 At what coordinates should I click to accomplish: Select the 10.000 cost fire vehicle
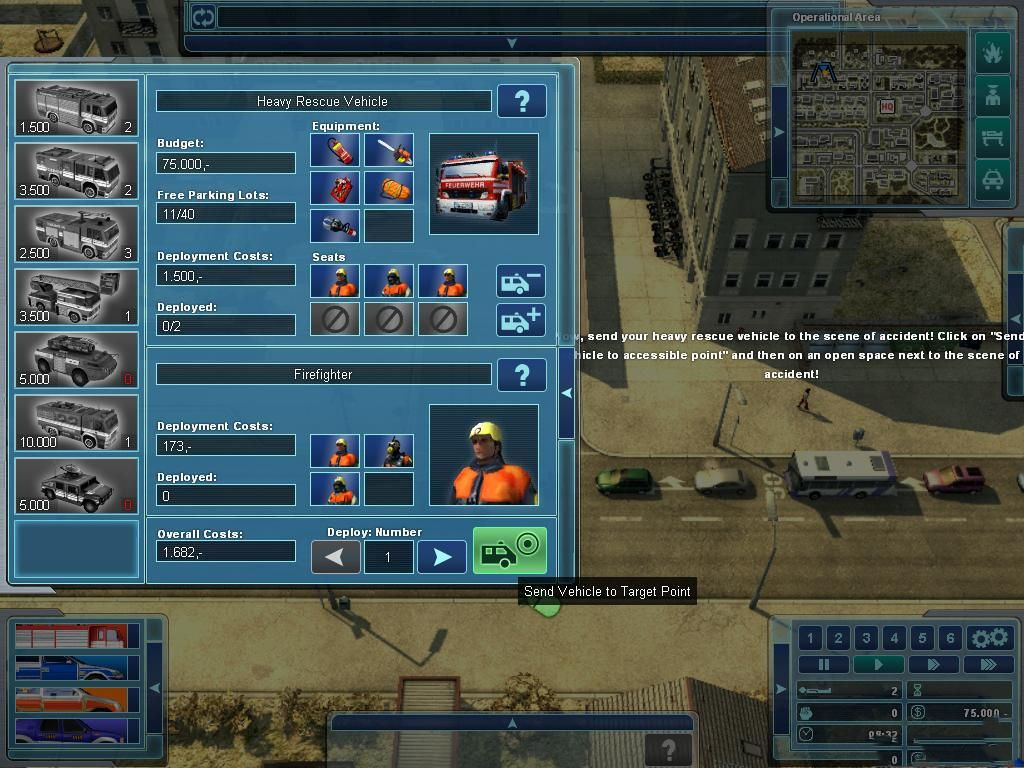[77, 422]
